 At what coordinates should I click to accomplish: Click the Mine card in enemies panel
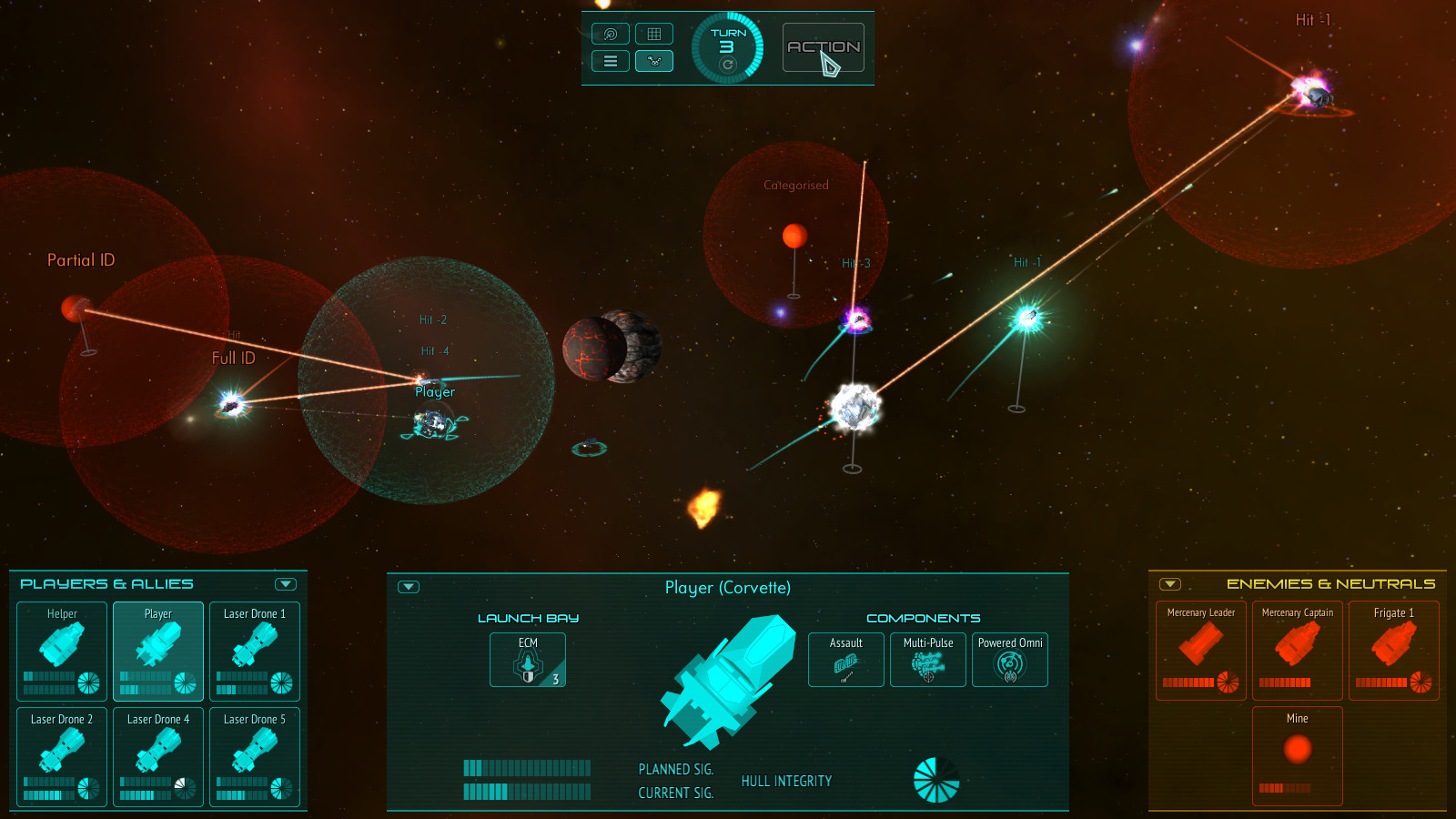(x=1297, y=755)
